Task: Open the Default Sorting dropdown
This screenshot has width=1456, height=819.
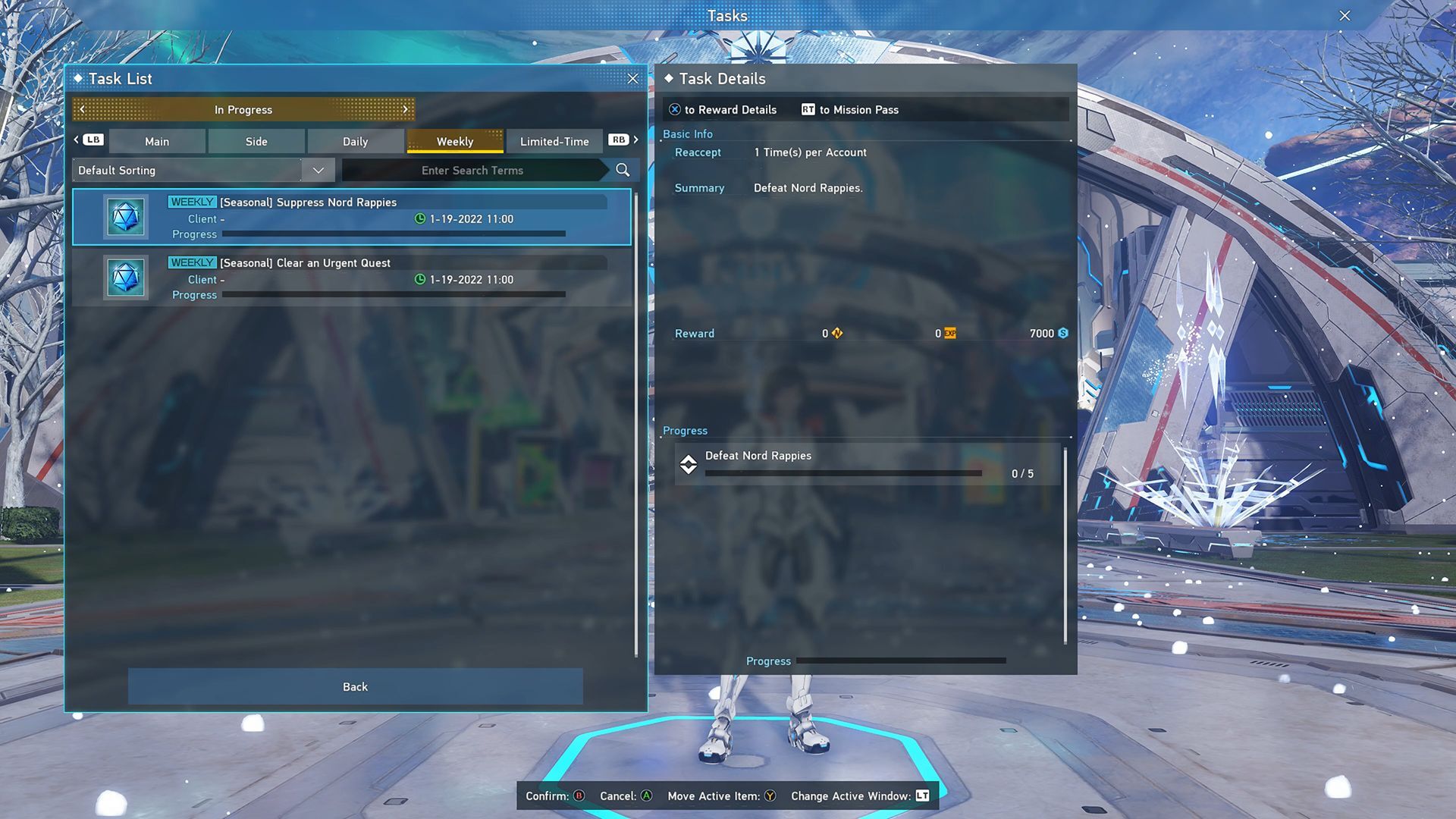Action: pyautogui.click(x=318, y=170)
